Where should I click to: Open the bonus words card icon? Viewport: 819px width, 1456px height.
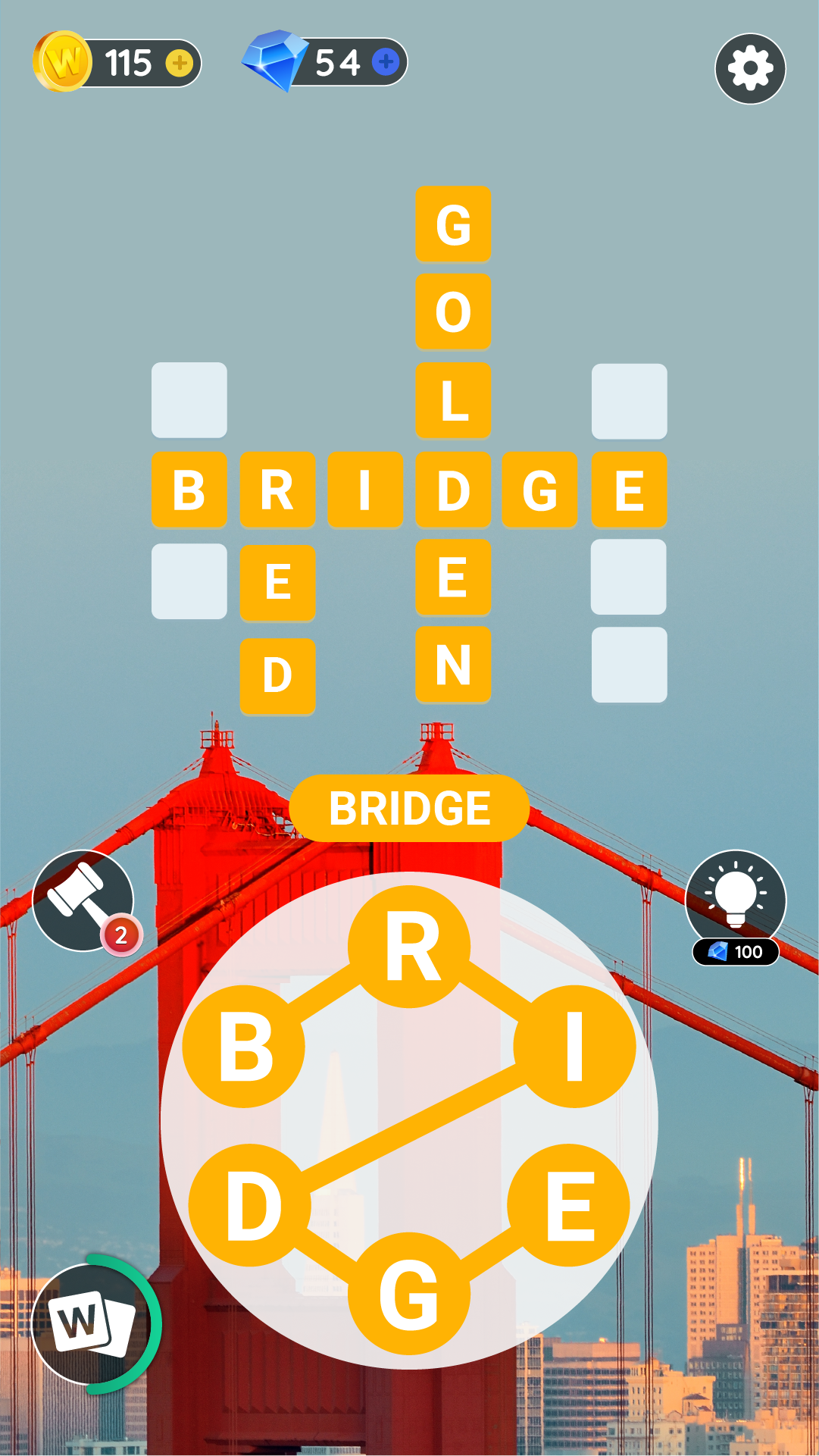(91, 1323)
